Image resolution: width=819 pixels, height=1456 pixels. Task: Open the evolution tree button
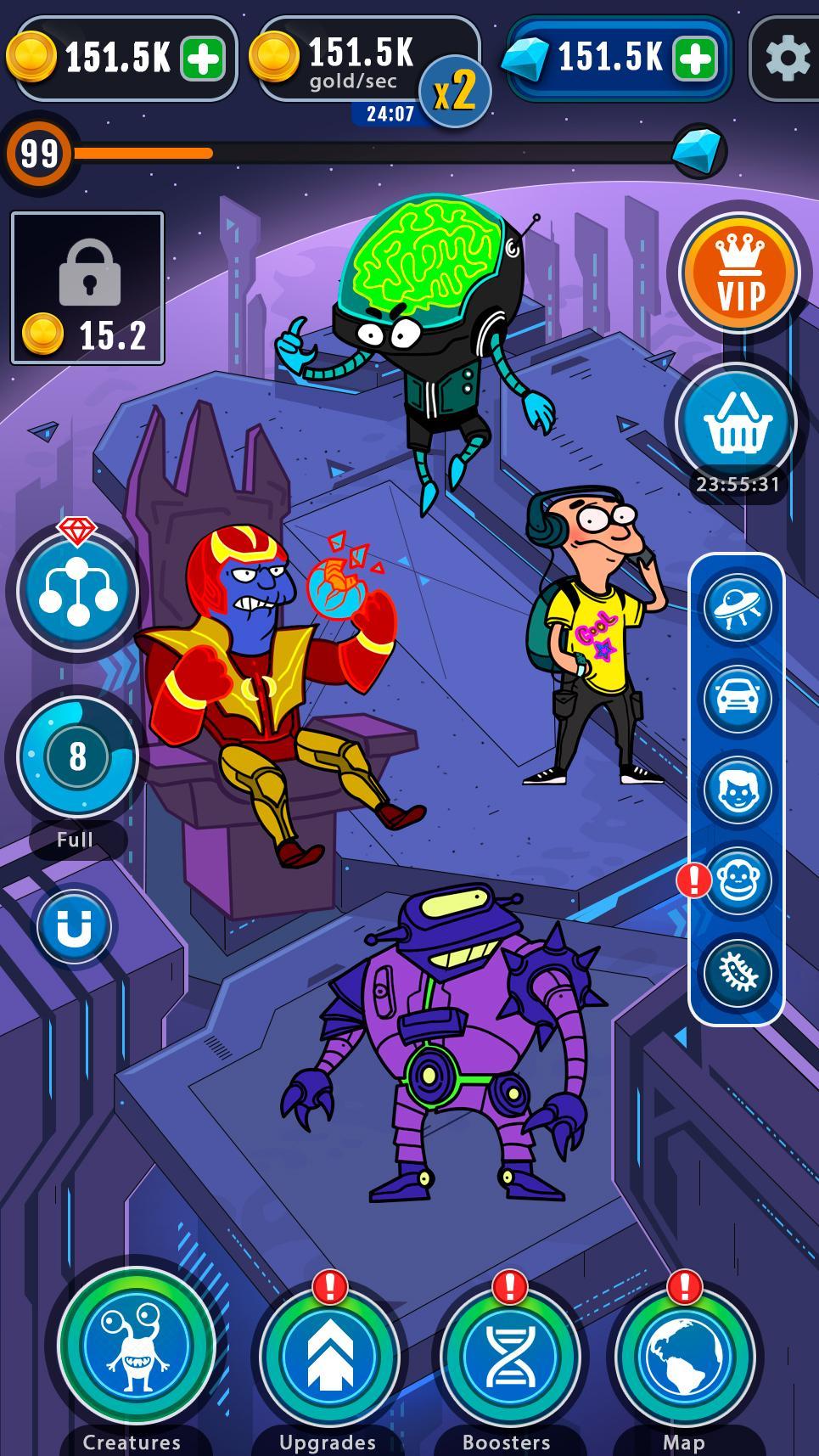[x=77, y=591]
